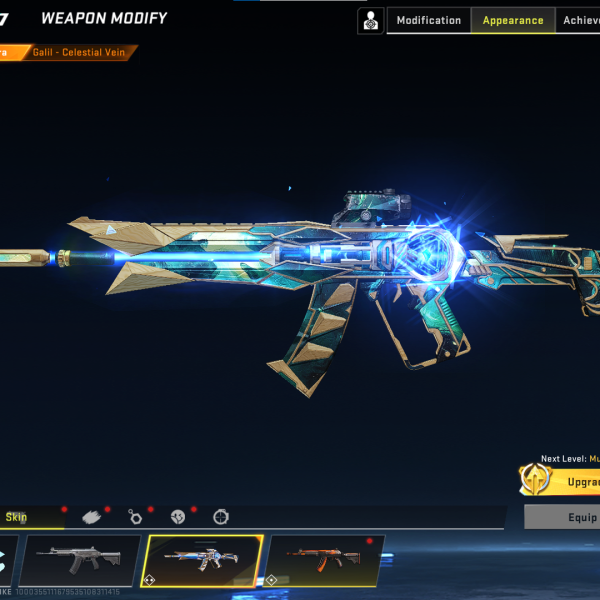
Task: Select the blue and white Galil skin
Action: tap(203, 560)
